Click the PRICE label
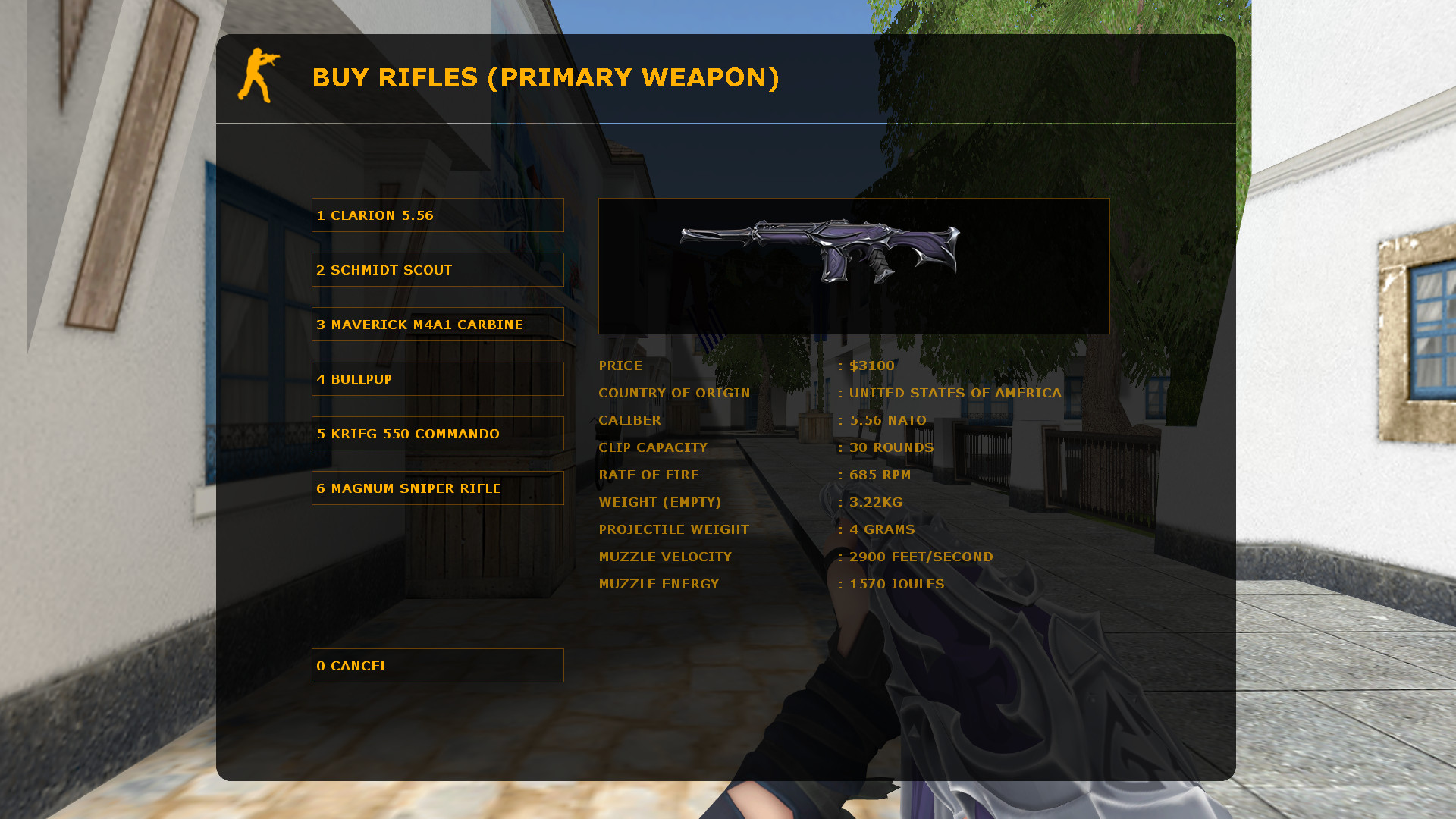This screenshot has width=1456, height=819. [620, 366]
